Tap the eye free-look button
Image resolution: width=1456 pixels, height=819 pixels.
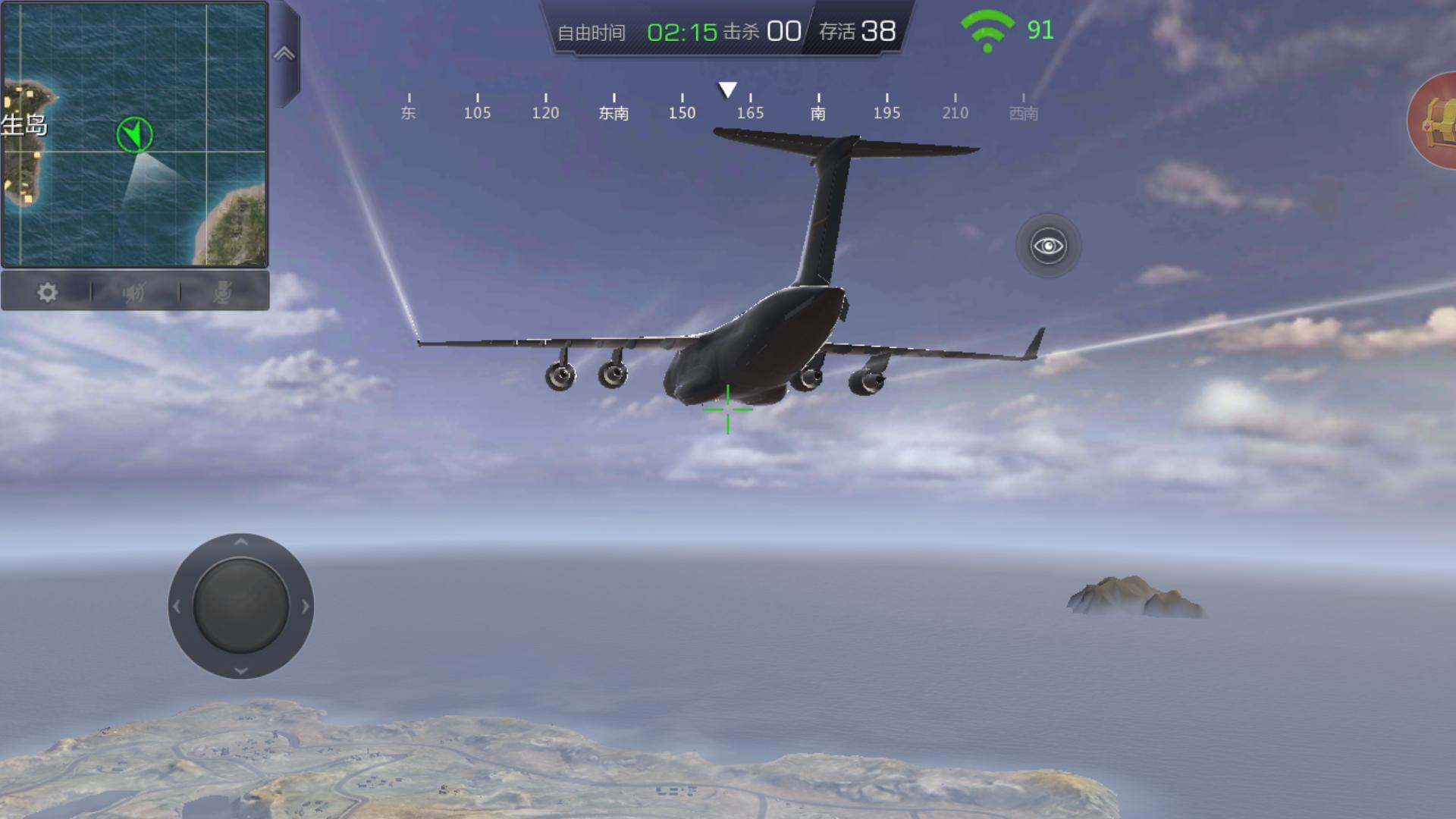(x=1048, y=246)
